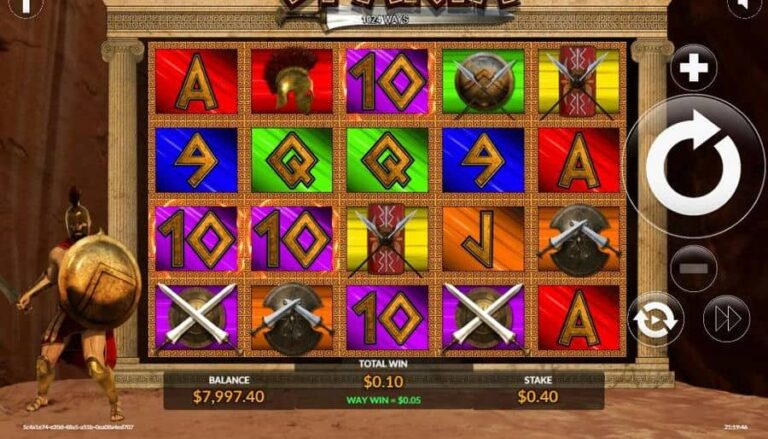Toggle sound with the speaker icon
768x439 pixels.
pos(744,6)
